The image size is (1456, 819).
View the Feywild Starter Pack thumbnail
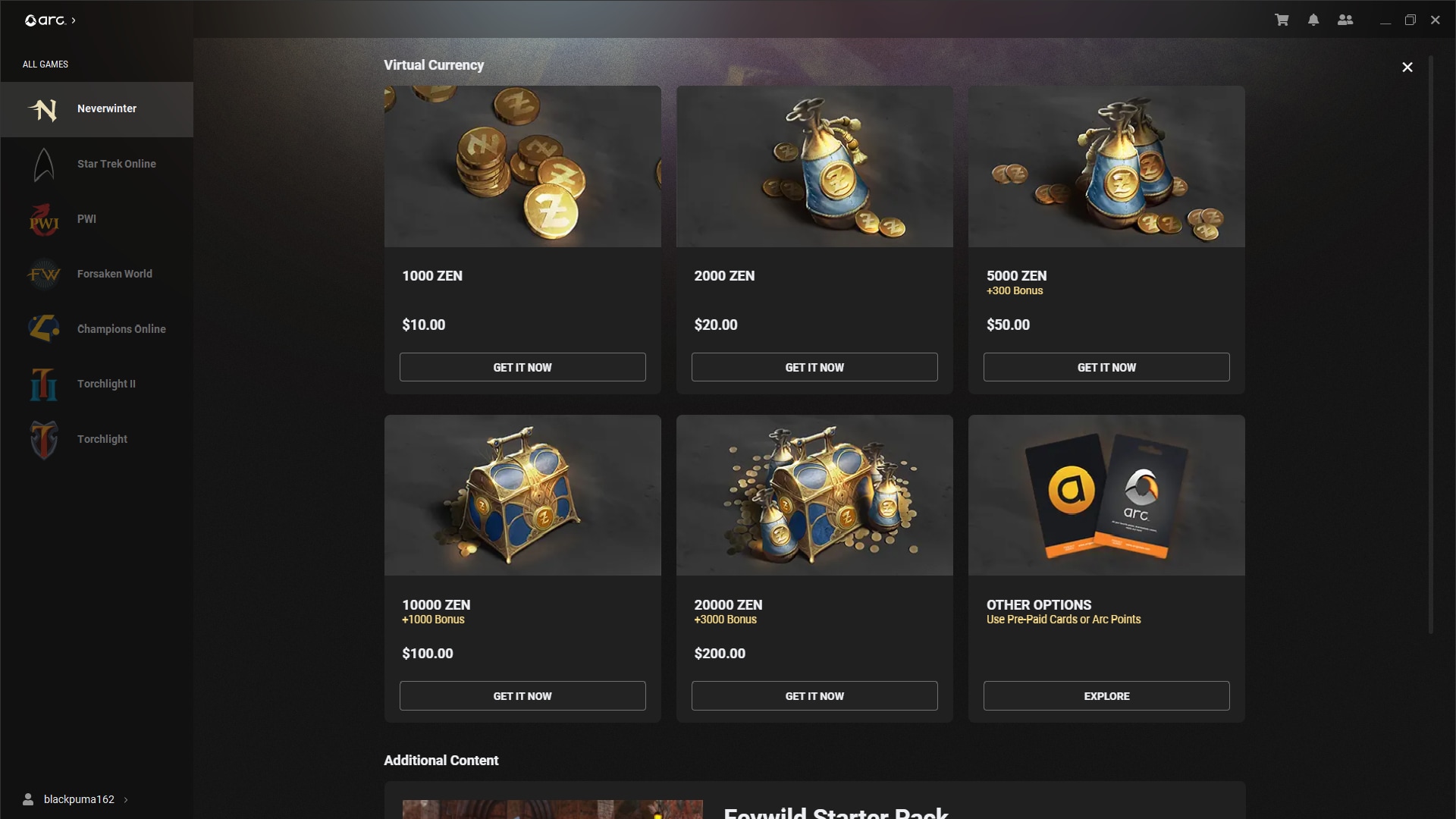pos(551,809)
